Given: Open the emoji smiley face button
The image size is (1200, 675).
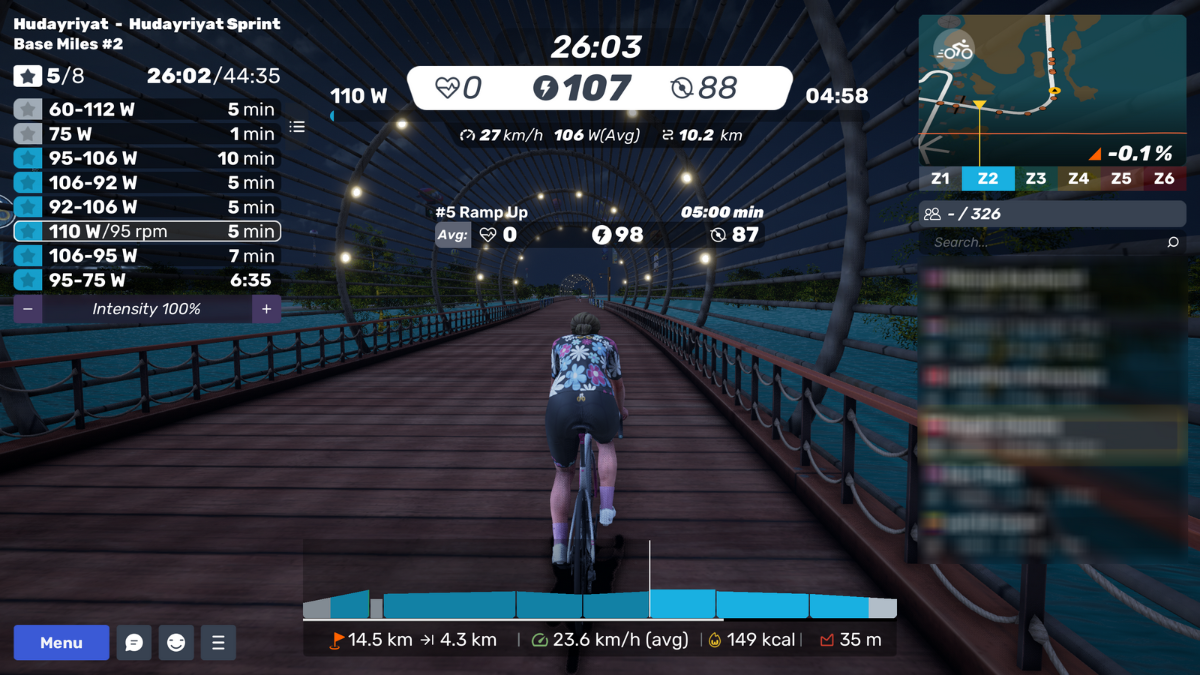Looking at the screenshot, I should pos(176,643).
